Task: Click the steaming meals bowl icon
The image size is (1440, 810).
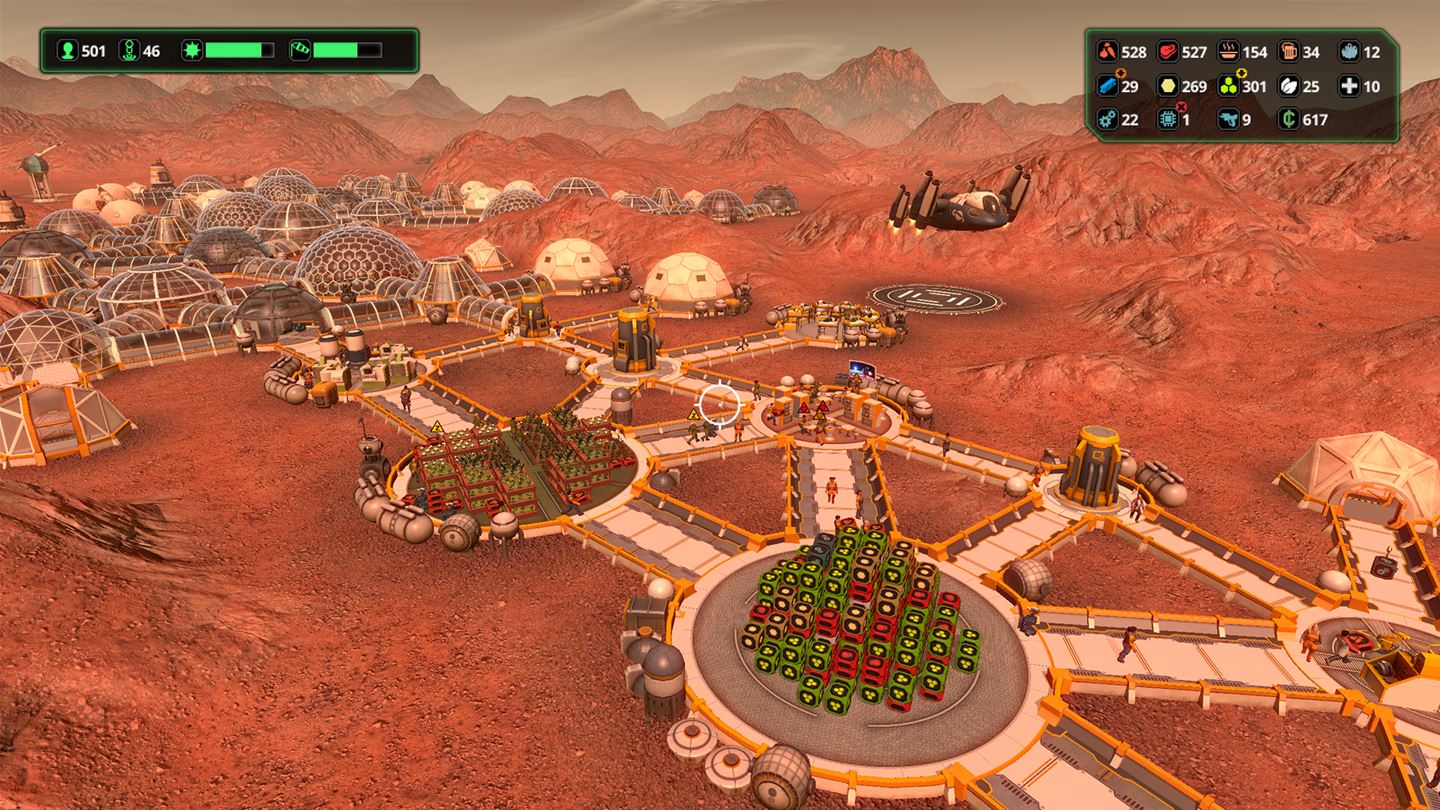Action: tap(1228, 51)
